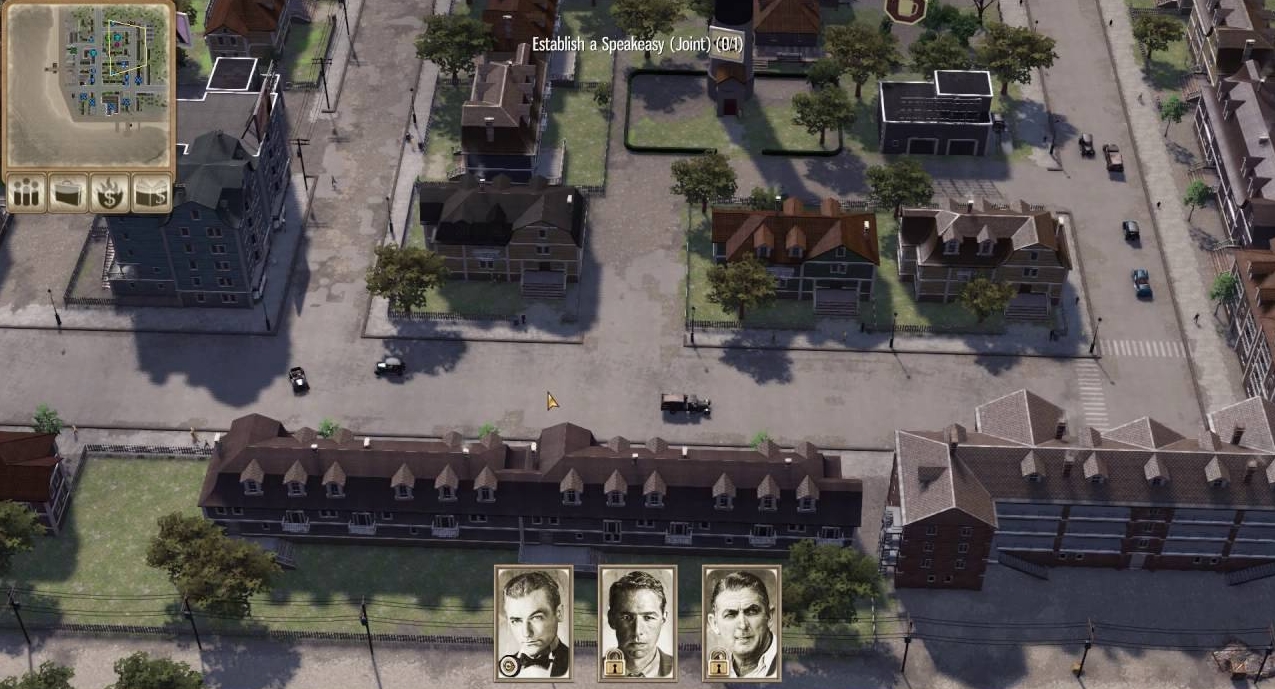
Task: Select the locked middle gangster portrait
Action: tap(637, 623)
